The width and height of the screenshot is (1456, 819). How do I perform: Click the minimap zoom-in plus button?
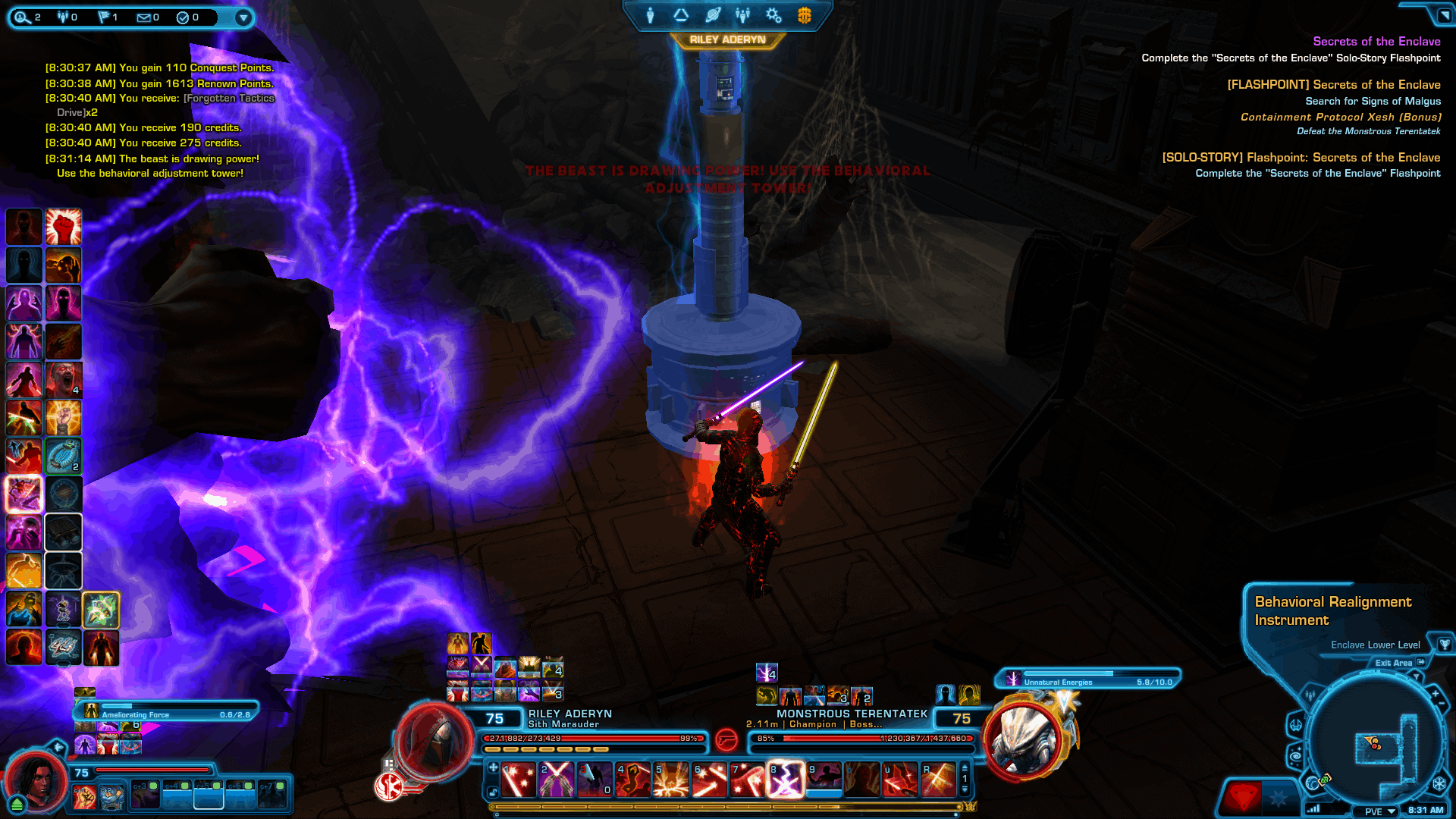[x=1435, y=693]
